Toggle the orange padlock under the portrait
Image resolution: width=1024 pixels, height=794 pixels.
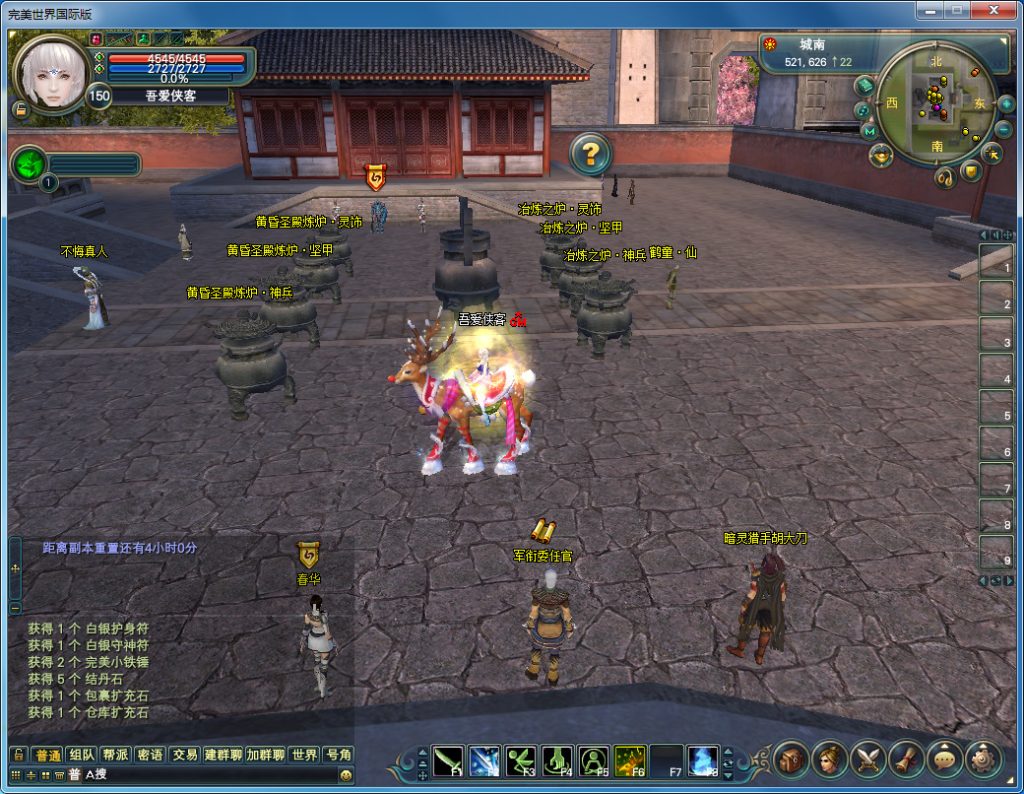pos(20,109)
